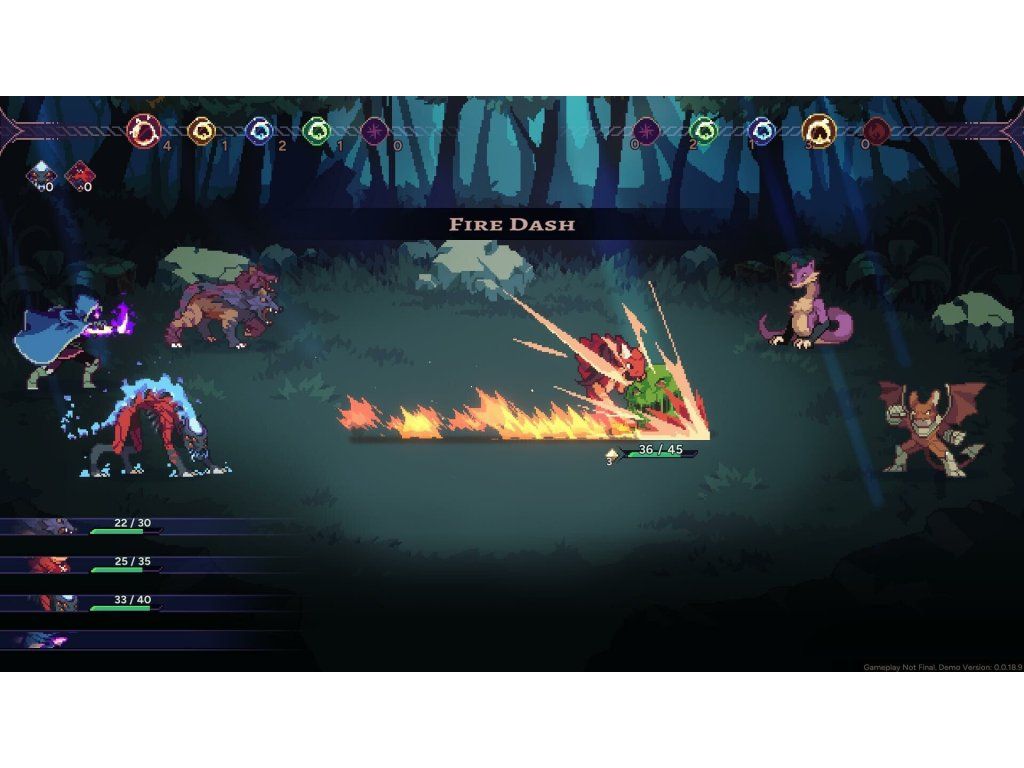Select the orange elemental orb showing 3

point(819,130)
